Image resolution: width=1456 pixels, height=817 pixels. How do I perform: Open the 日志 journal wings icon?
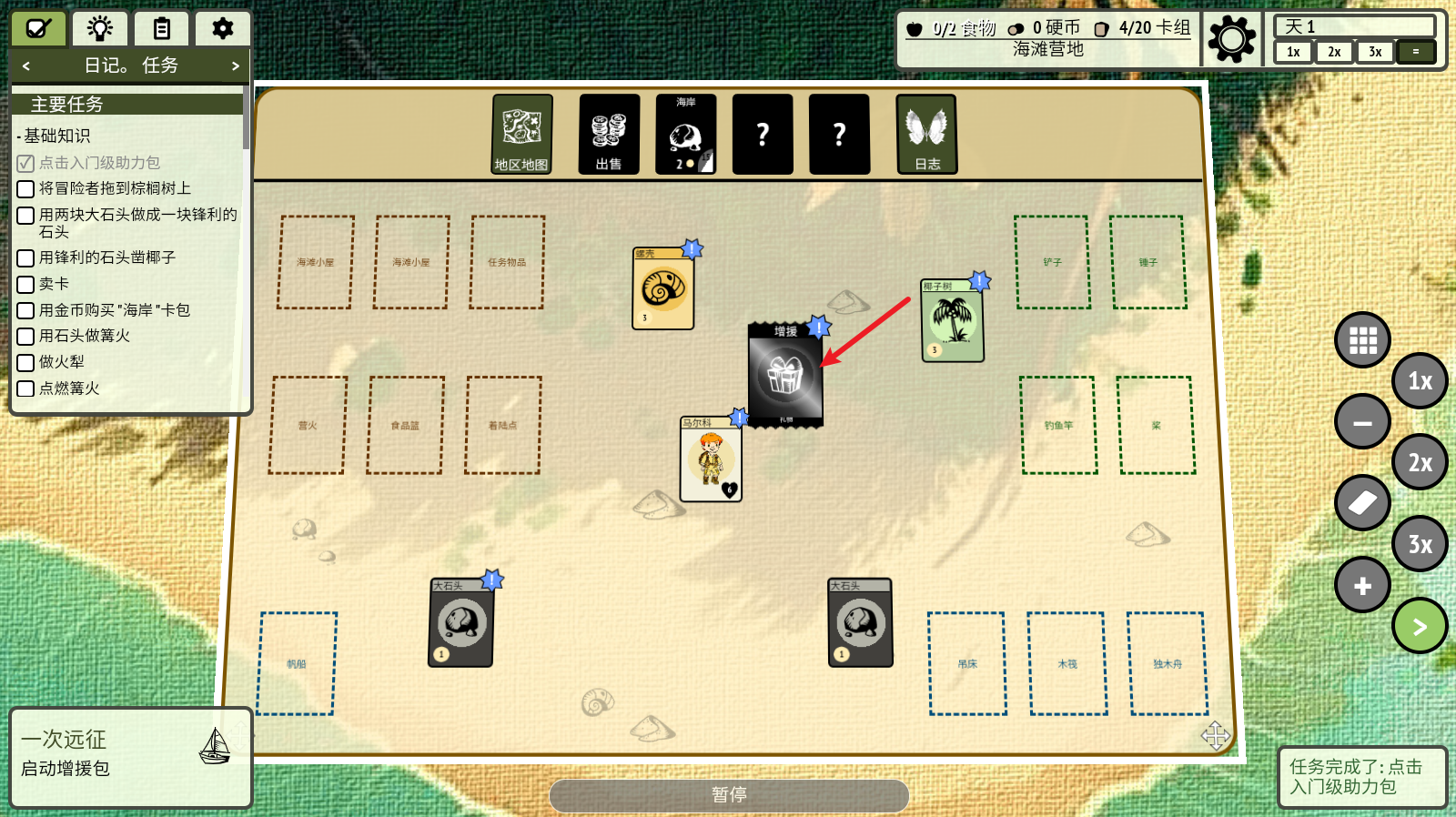click(925, 134)
